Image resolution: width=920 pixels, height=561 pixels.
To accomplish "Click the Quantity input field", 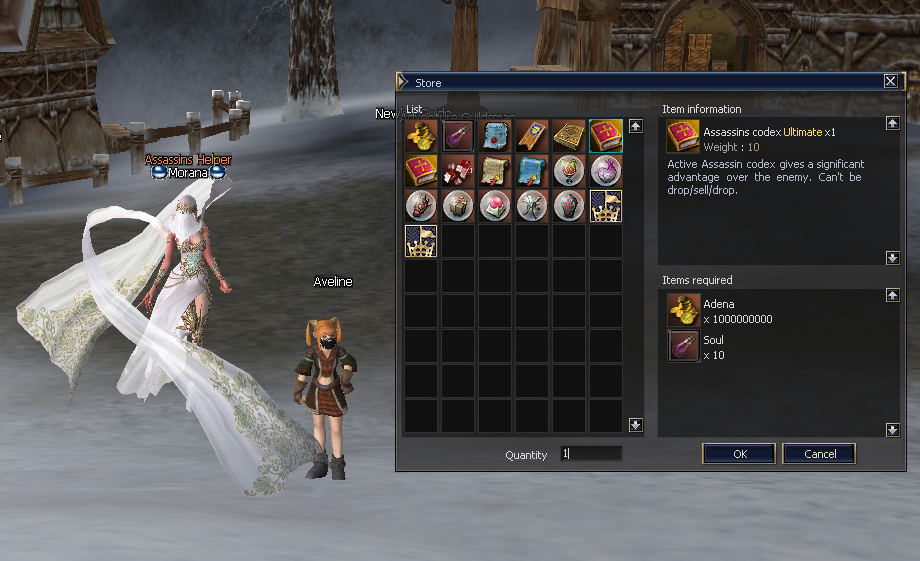I will tap(591, 454).
